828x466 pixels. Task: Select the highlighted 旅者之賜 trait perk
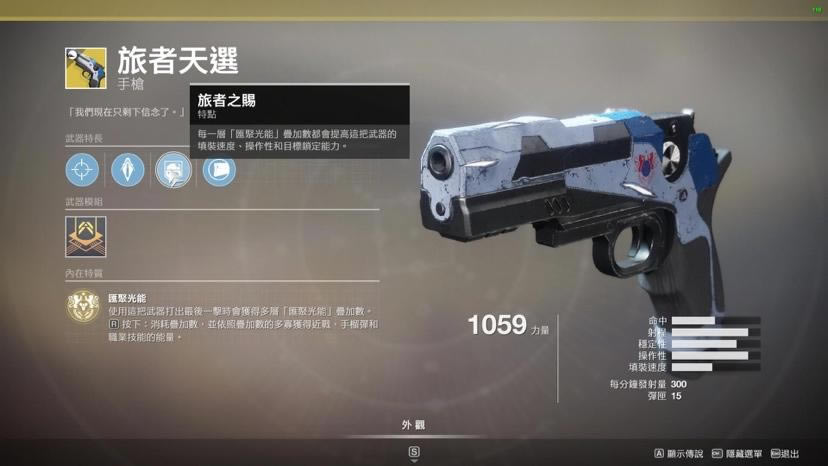tap(174, 170)
